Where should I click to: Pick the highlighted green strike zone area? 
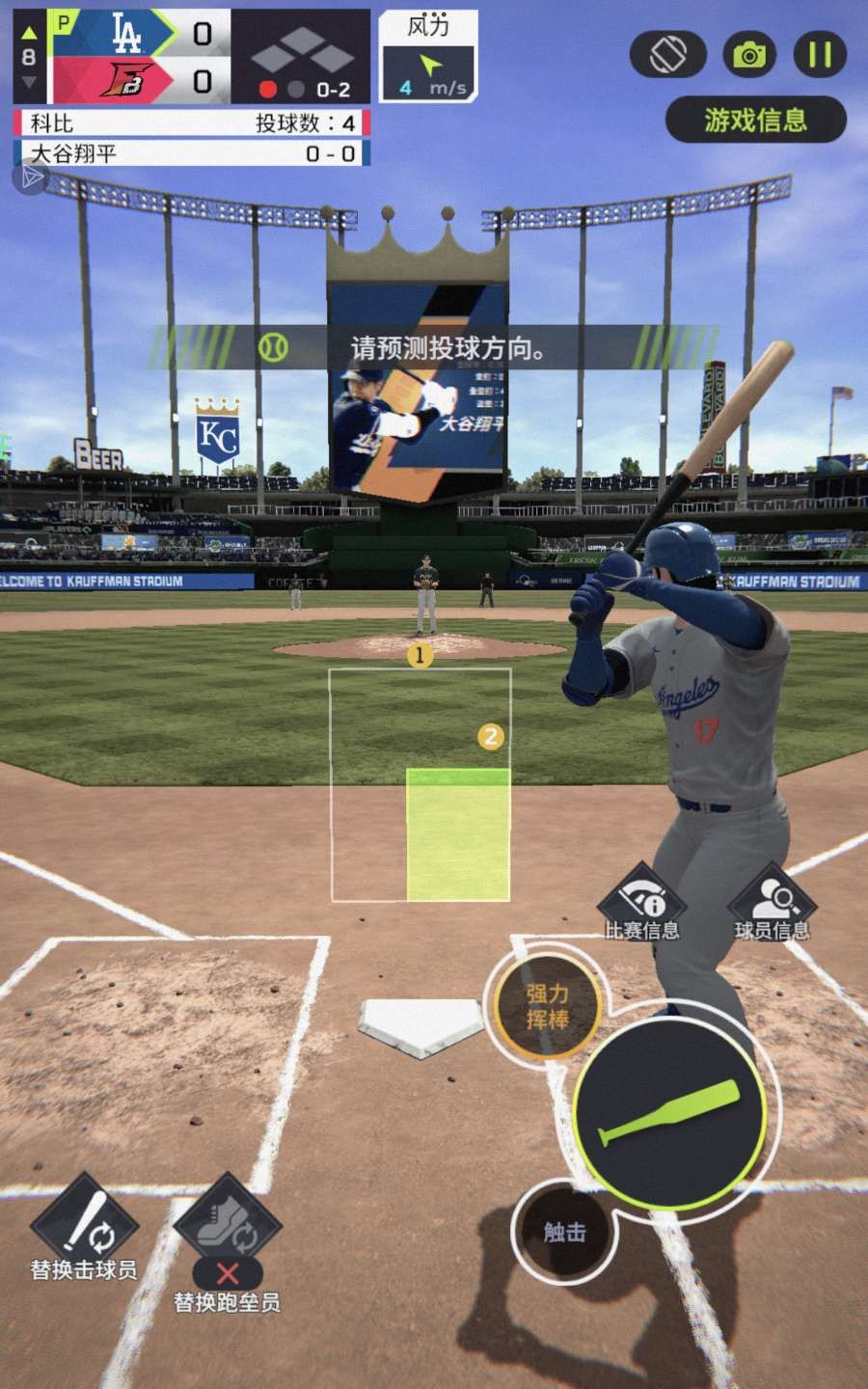click(458, 834)
